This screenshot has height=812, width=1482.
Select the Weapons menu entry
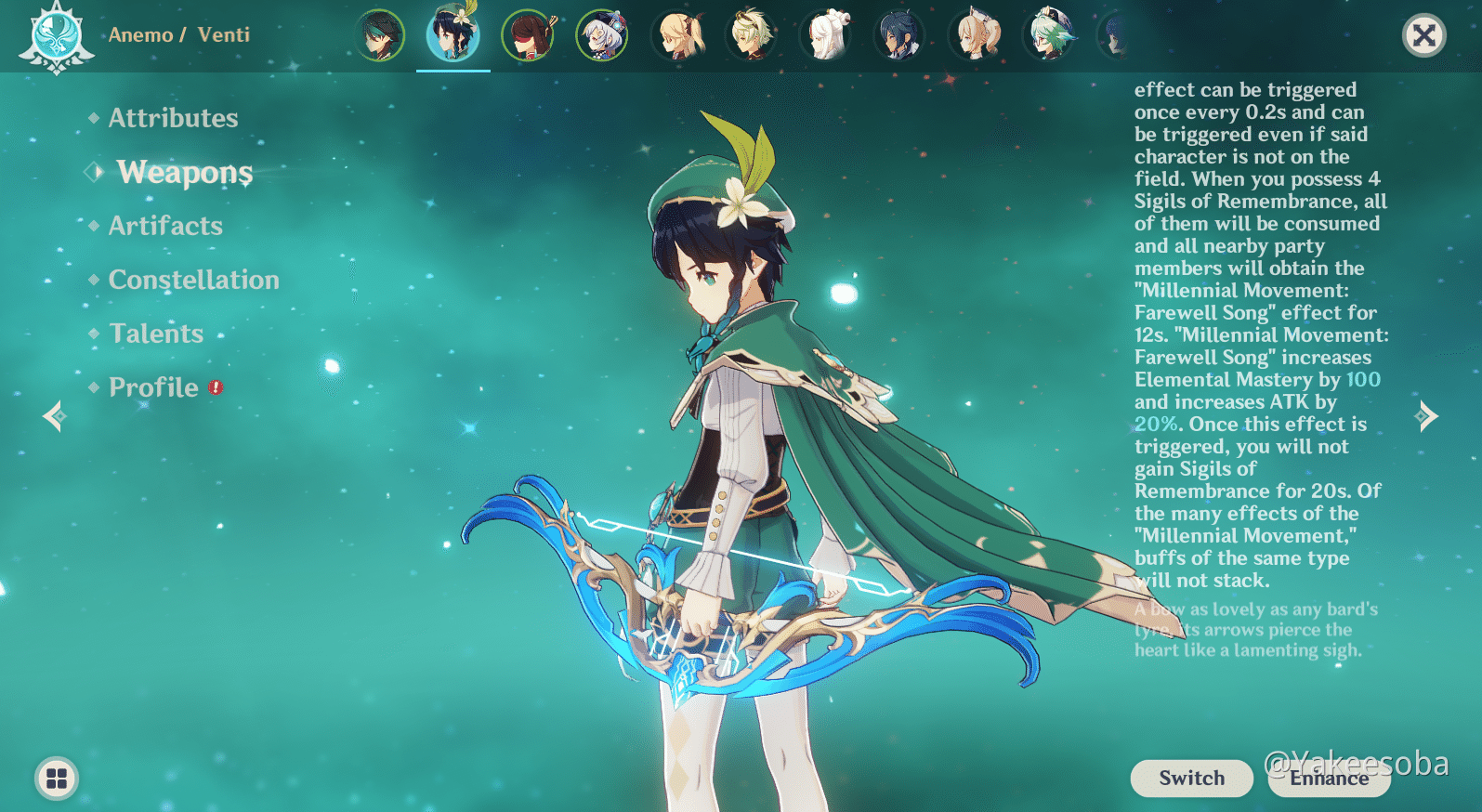click(x=184, y=172)
